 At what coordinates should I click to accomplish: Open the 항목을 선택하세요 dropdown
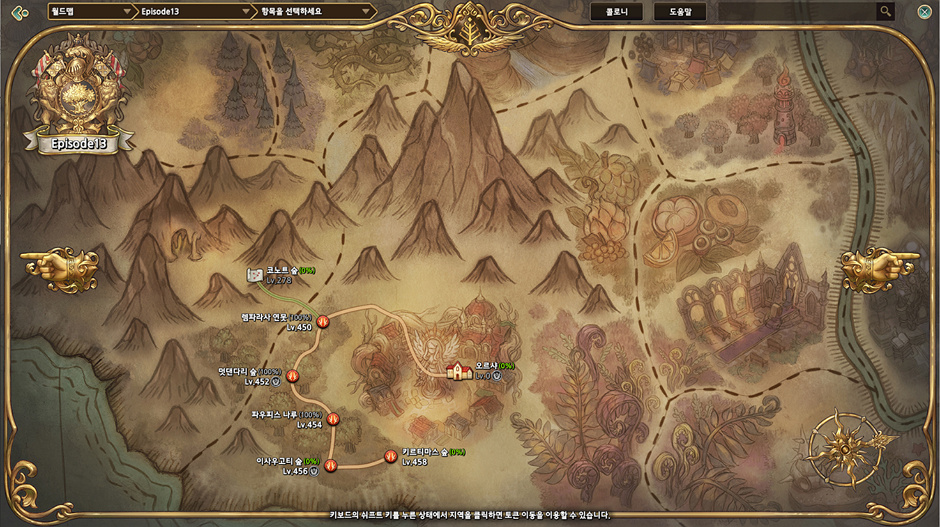point(311,12)
